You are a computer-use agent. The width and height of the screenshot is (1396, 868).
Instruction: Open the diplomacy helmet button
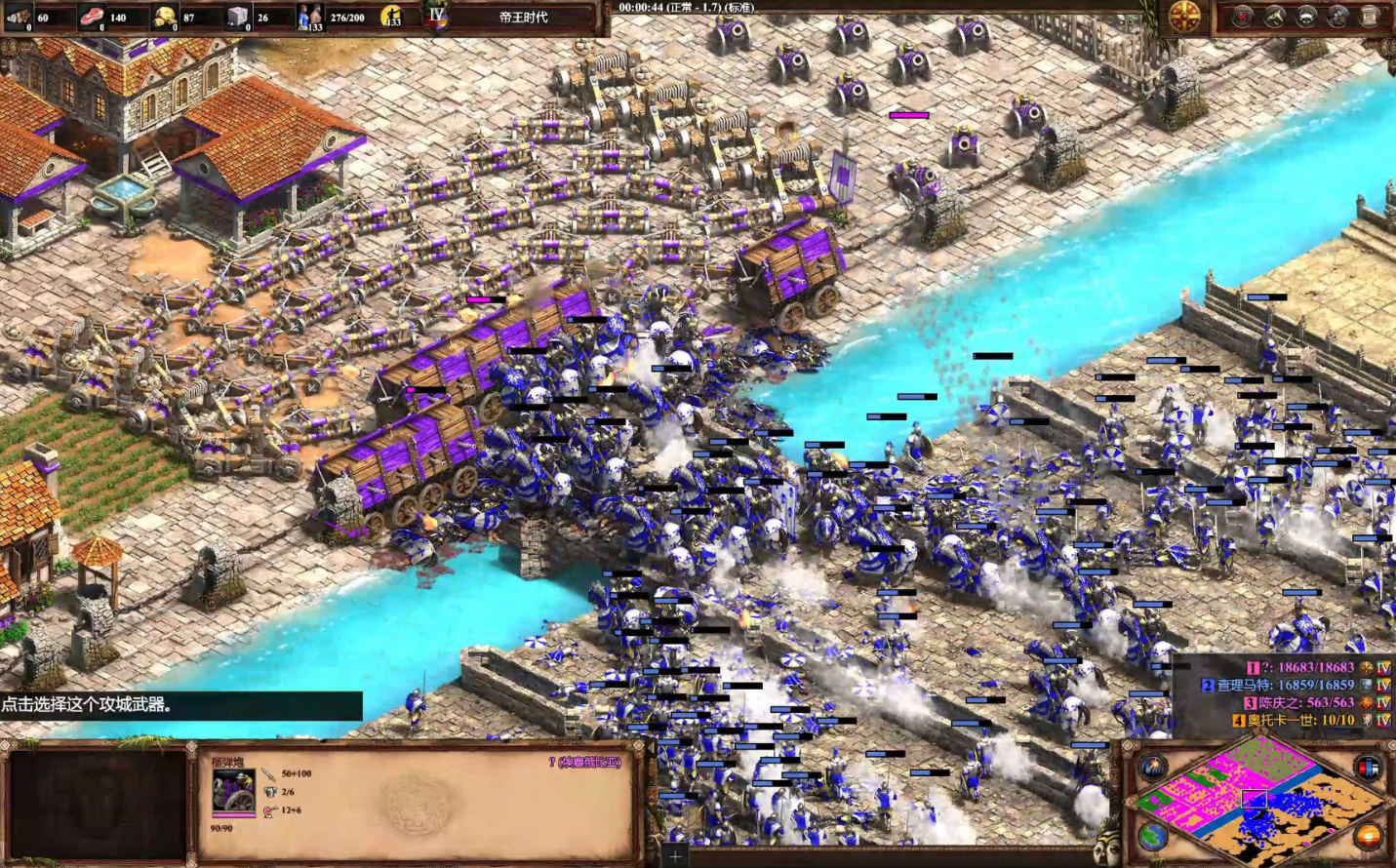pyautogui.click(x=1306, y=17)
